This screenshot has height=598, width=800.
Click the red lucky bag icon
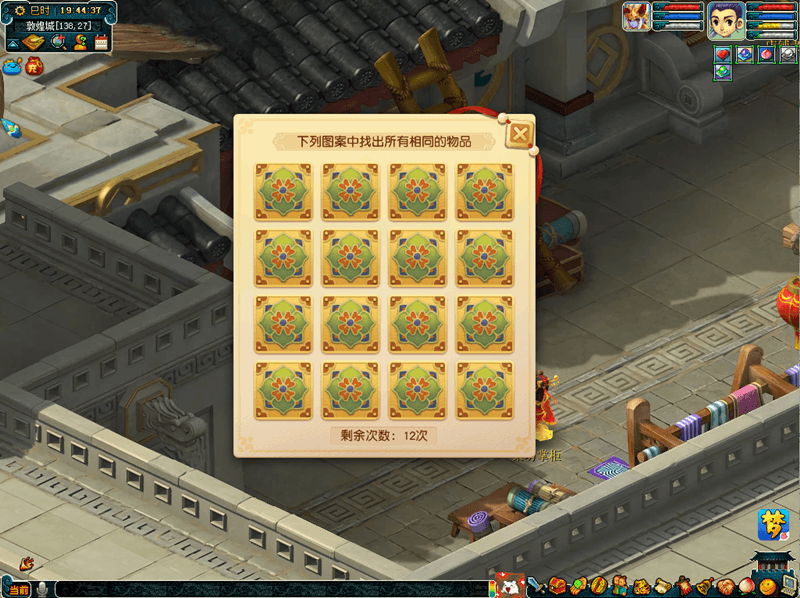point(34,67)
